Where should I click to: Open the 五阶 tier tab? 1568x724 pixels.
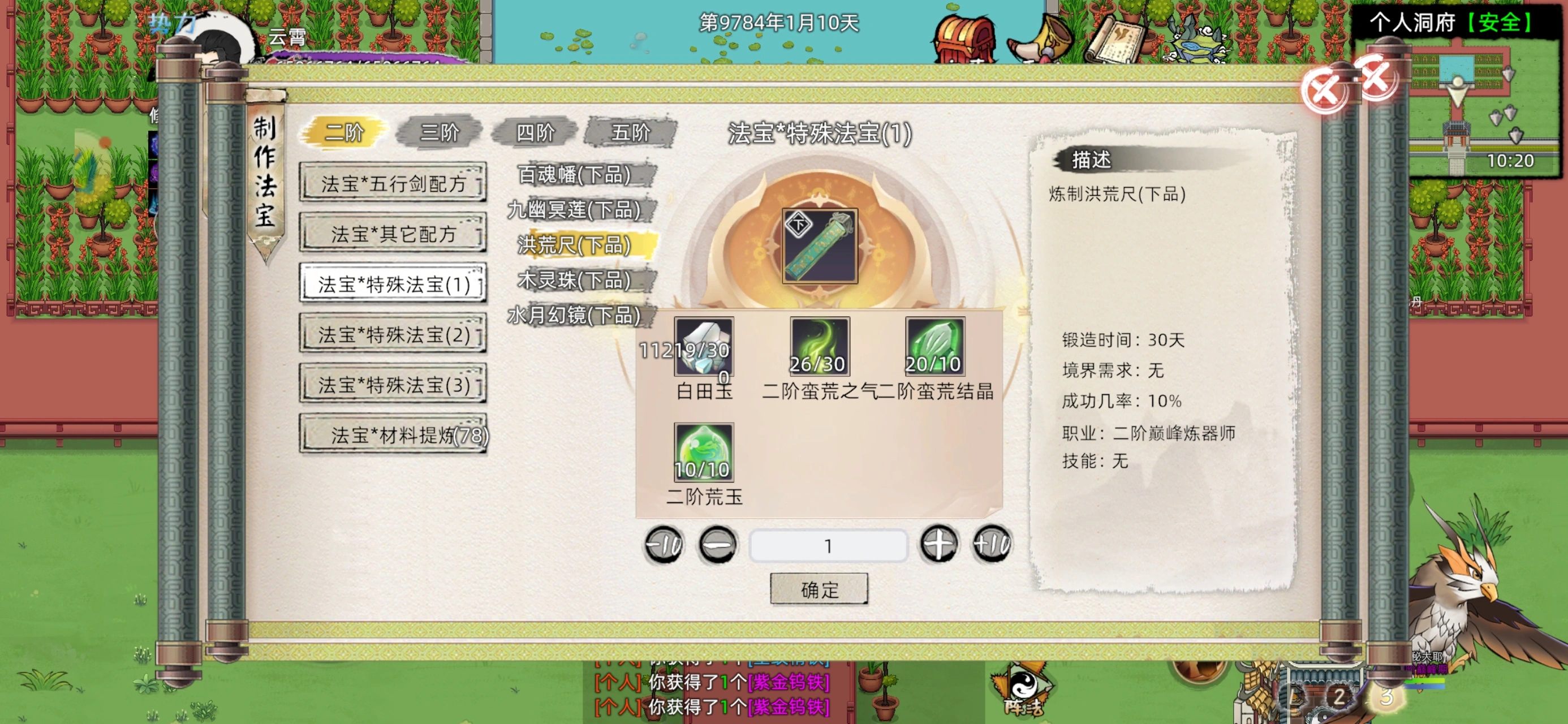tap(631, 132)
